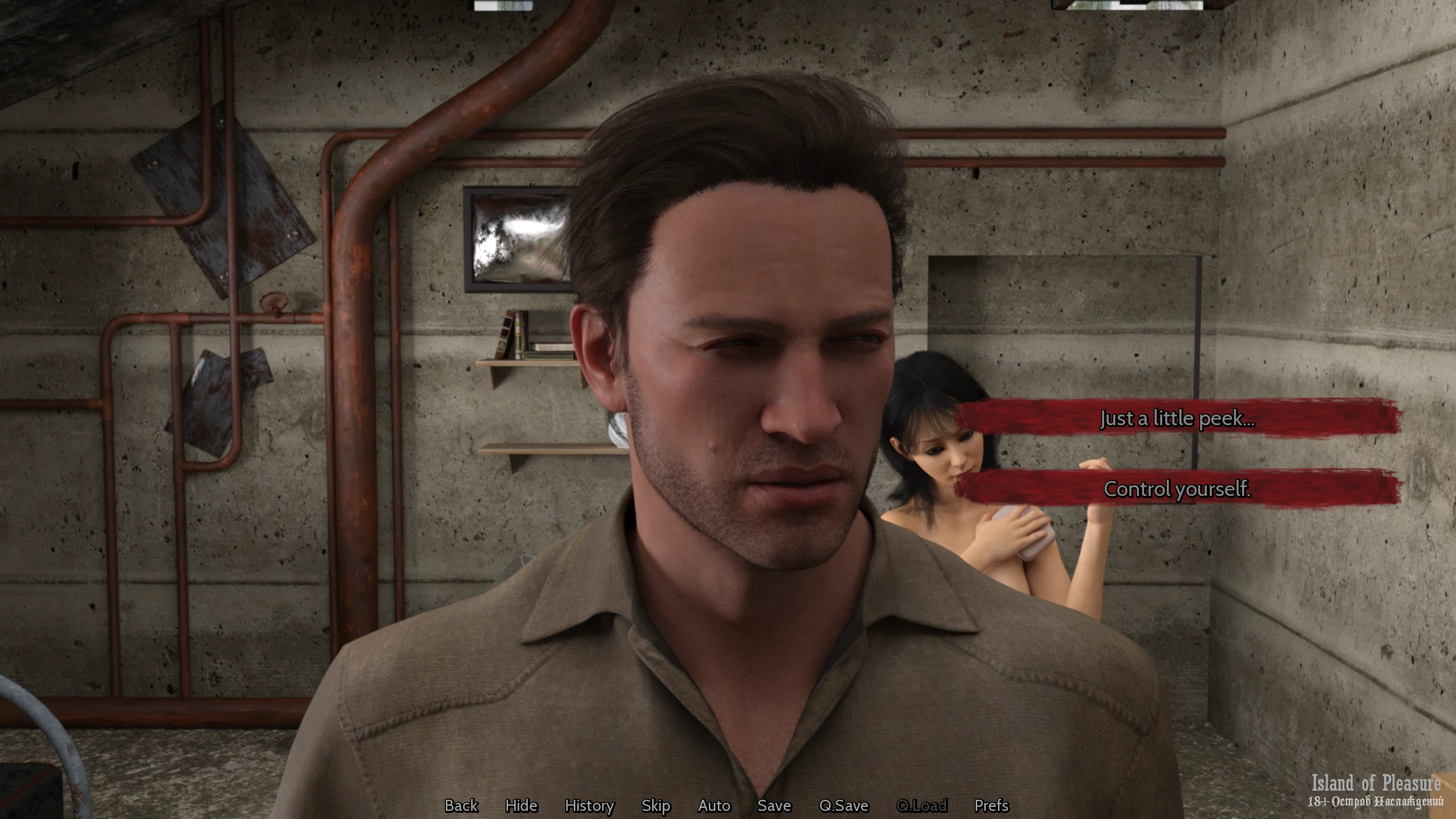
Task: Open the Save menu
Action: click(x=774, y=805)
